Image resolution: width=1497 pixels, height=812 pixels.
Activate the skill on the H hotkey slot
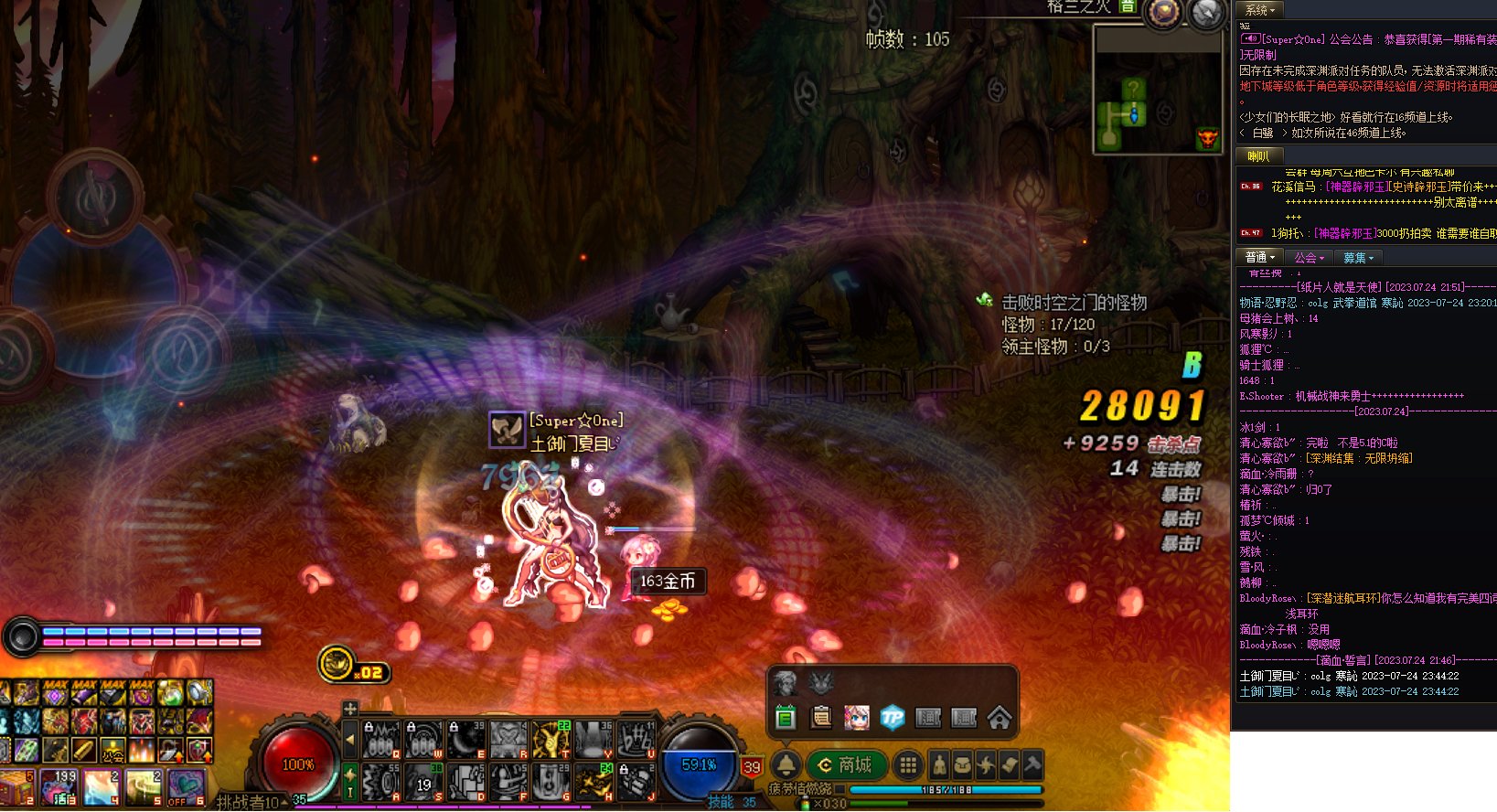tap(594, 783)
